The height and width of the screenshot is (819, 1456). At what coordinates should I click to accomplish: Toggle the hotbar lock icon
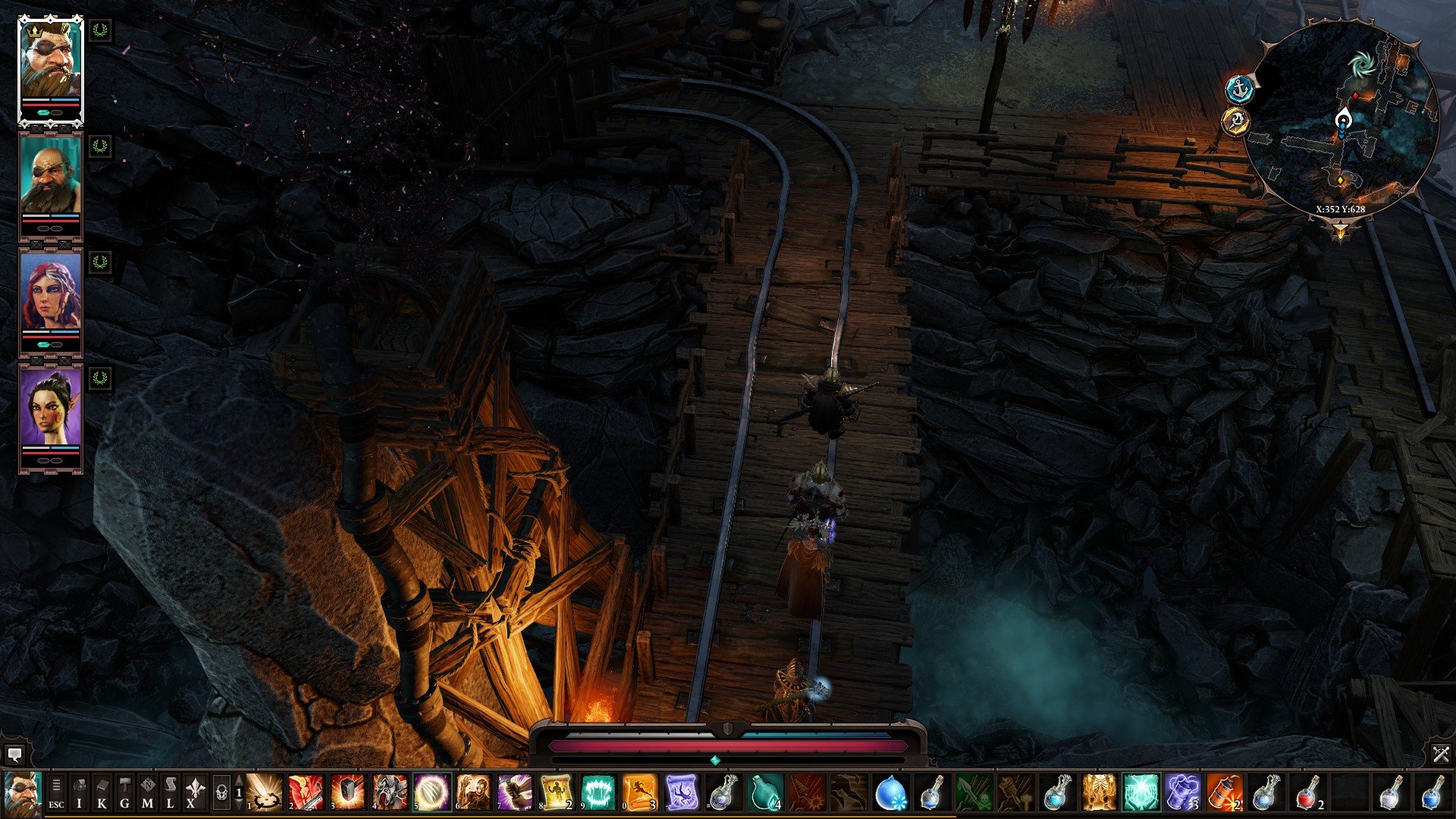tap(221, 793)
